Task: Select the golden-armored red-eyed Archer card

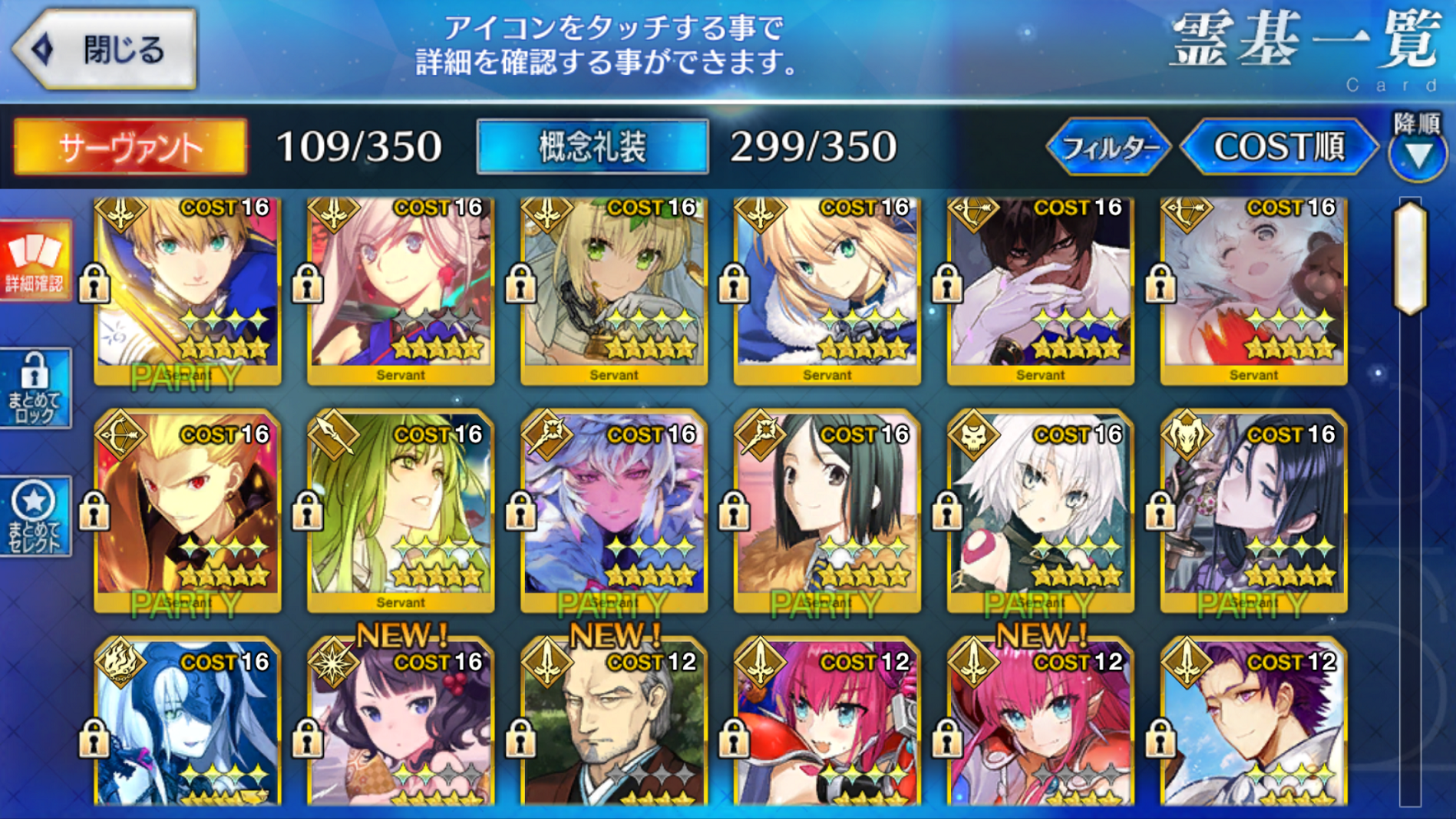Action: [188, 511]
